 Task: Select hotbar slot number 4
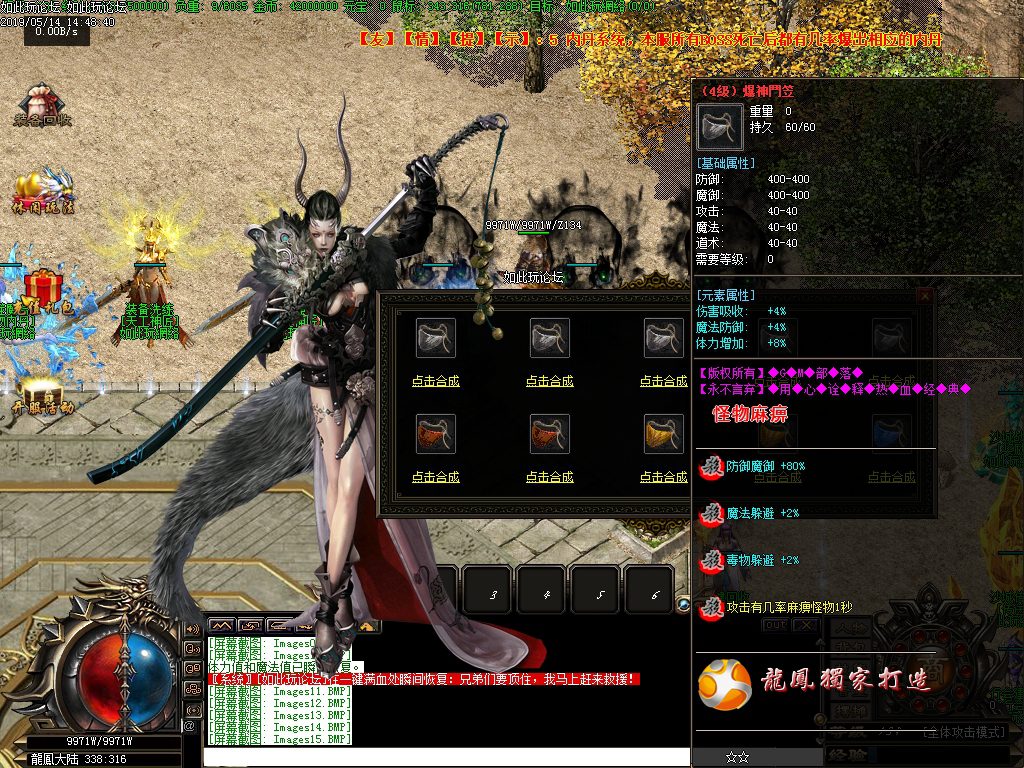(547, 594)
